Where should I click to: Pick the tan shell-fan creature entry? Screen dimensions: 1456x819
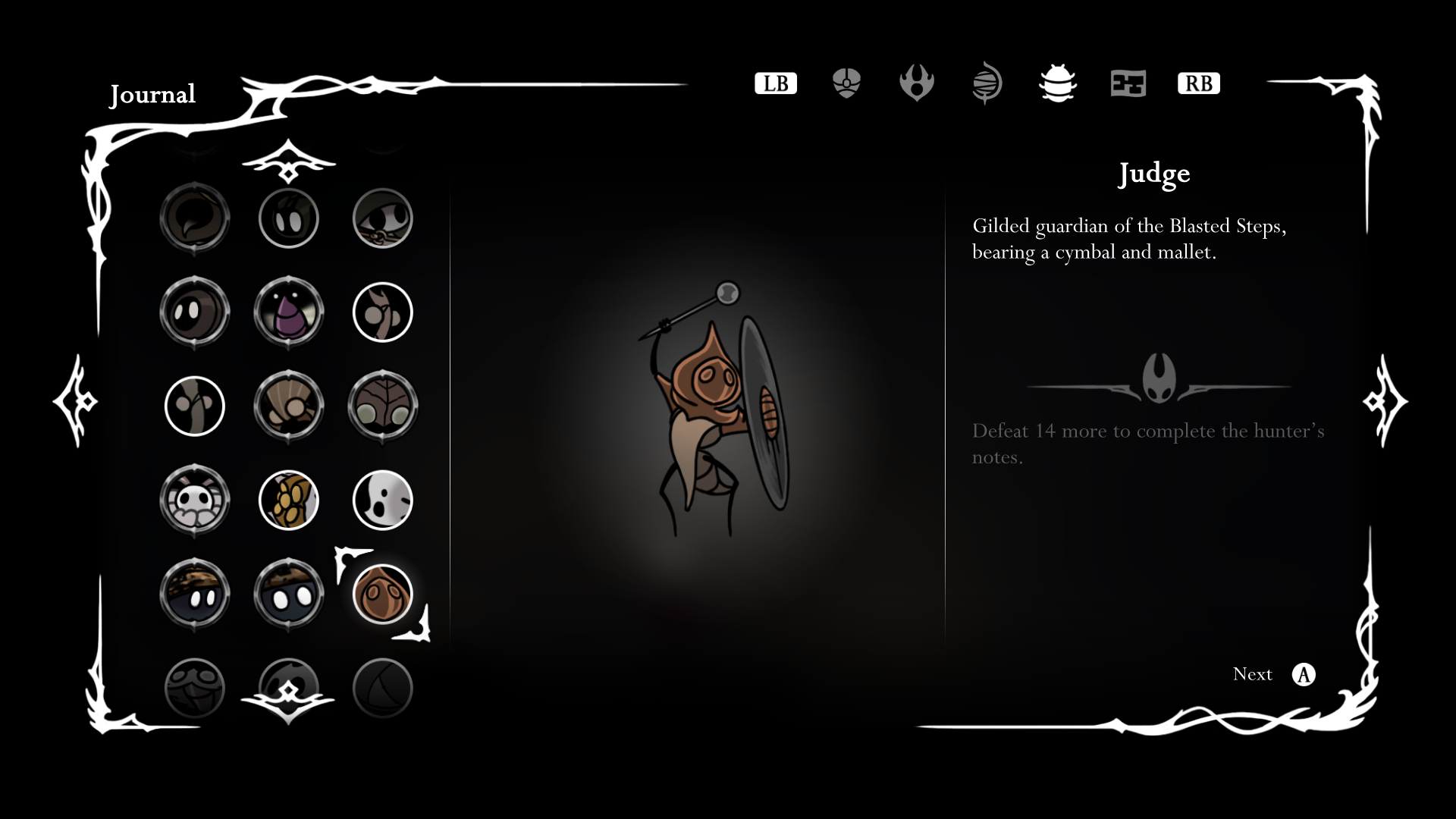[x=288, y=406]
